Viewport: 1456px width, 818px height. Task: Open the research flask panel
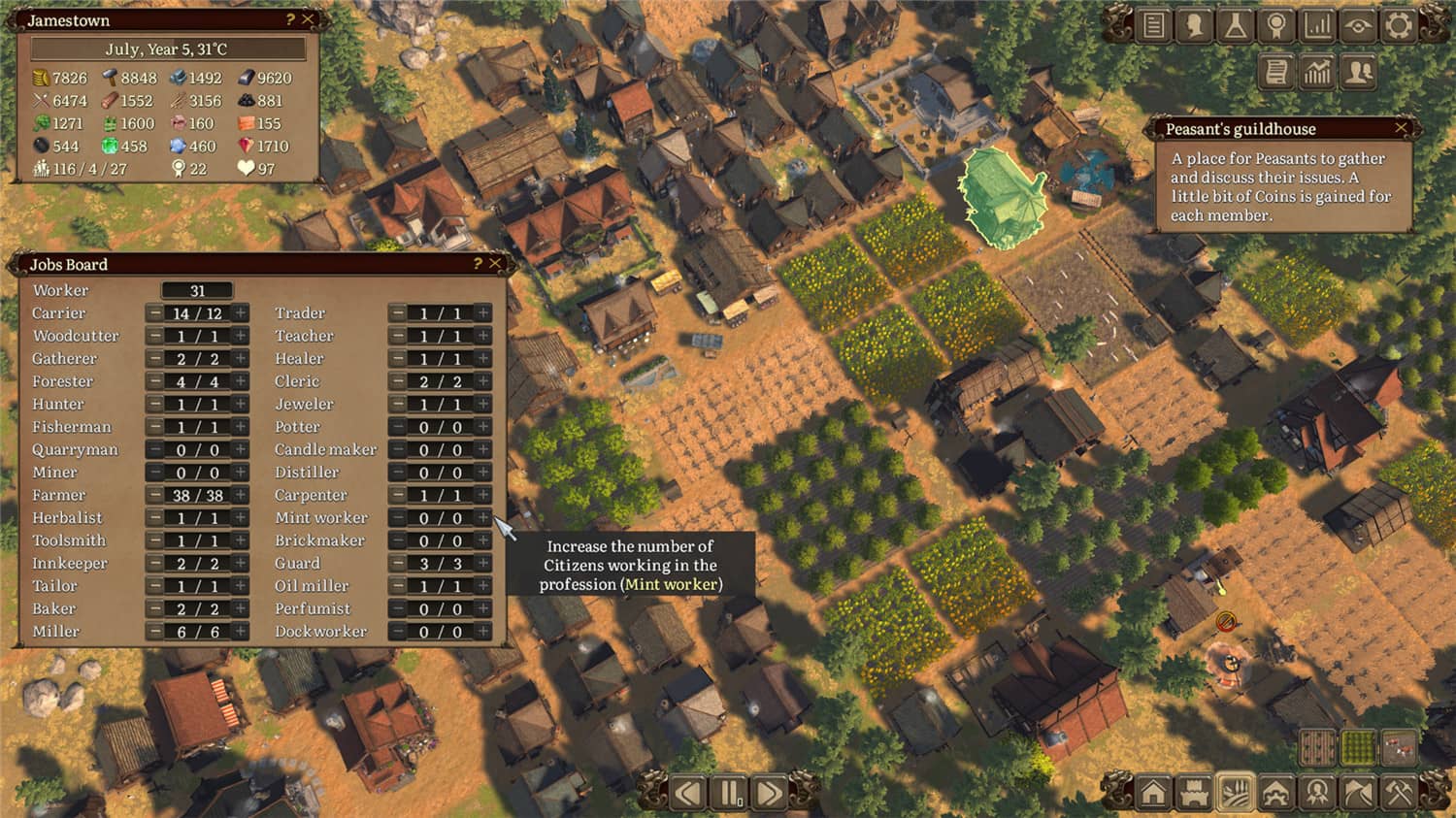tap(1235, 25)
